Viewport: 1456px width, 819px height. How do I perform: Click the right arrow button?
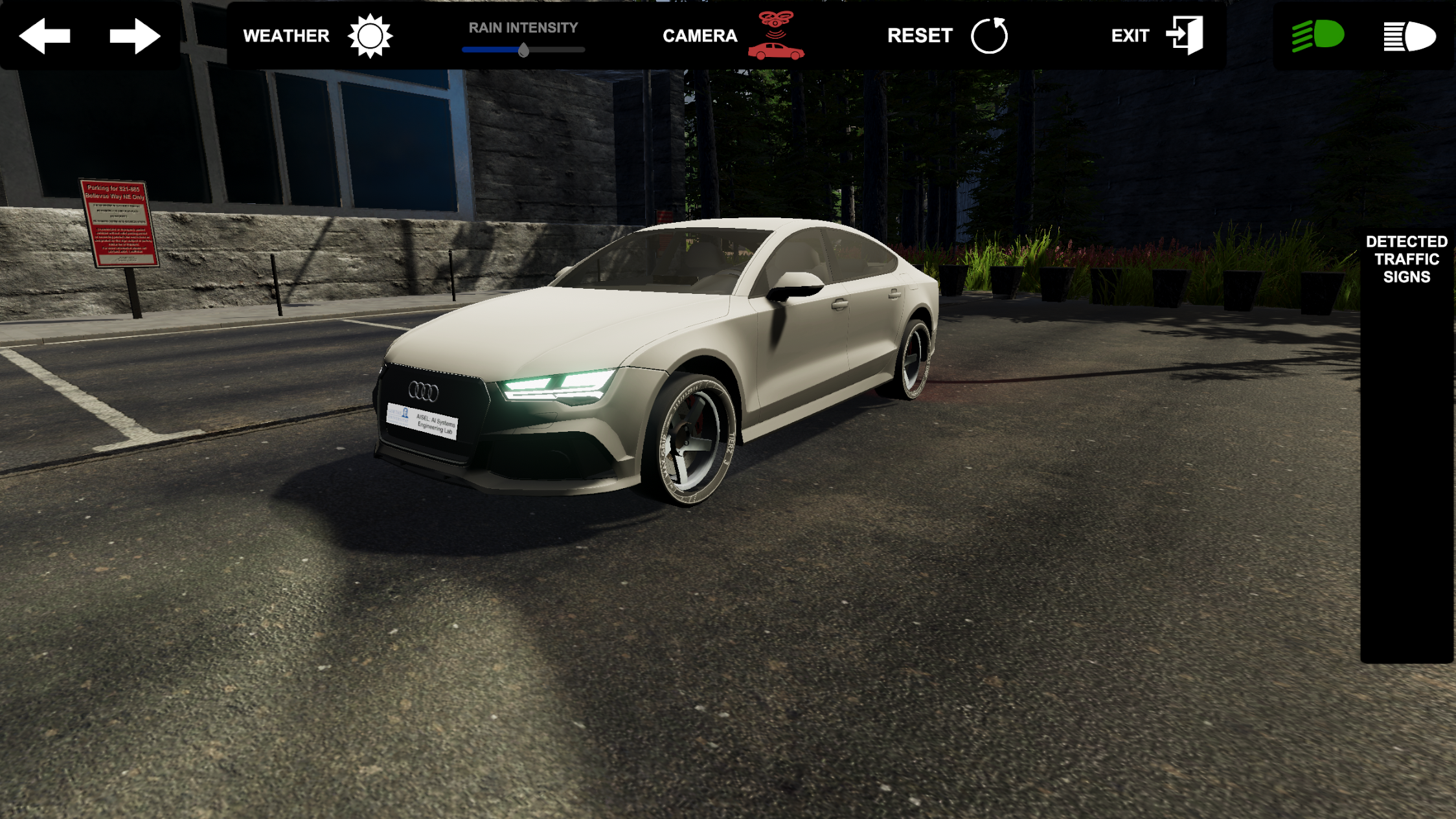pyautogui.click(x=135, y=36)
